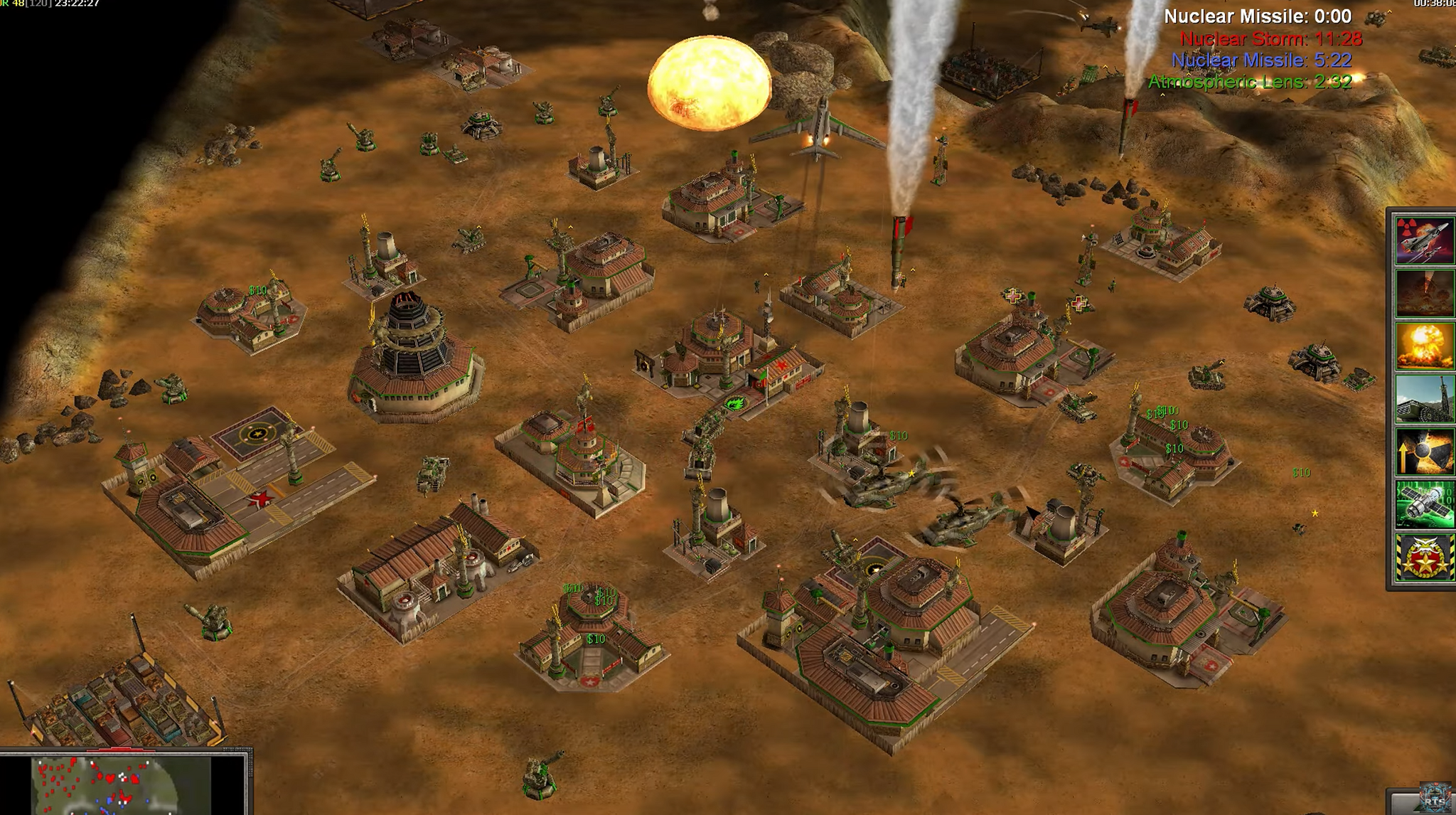The width and height of the screenshot is (1456, 815).
Task: Choose the tank and missile launcher power
Action: point(1424,398)
